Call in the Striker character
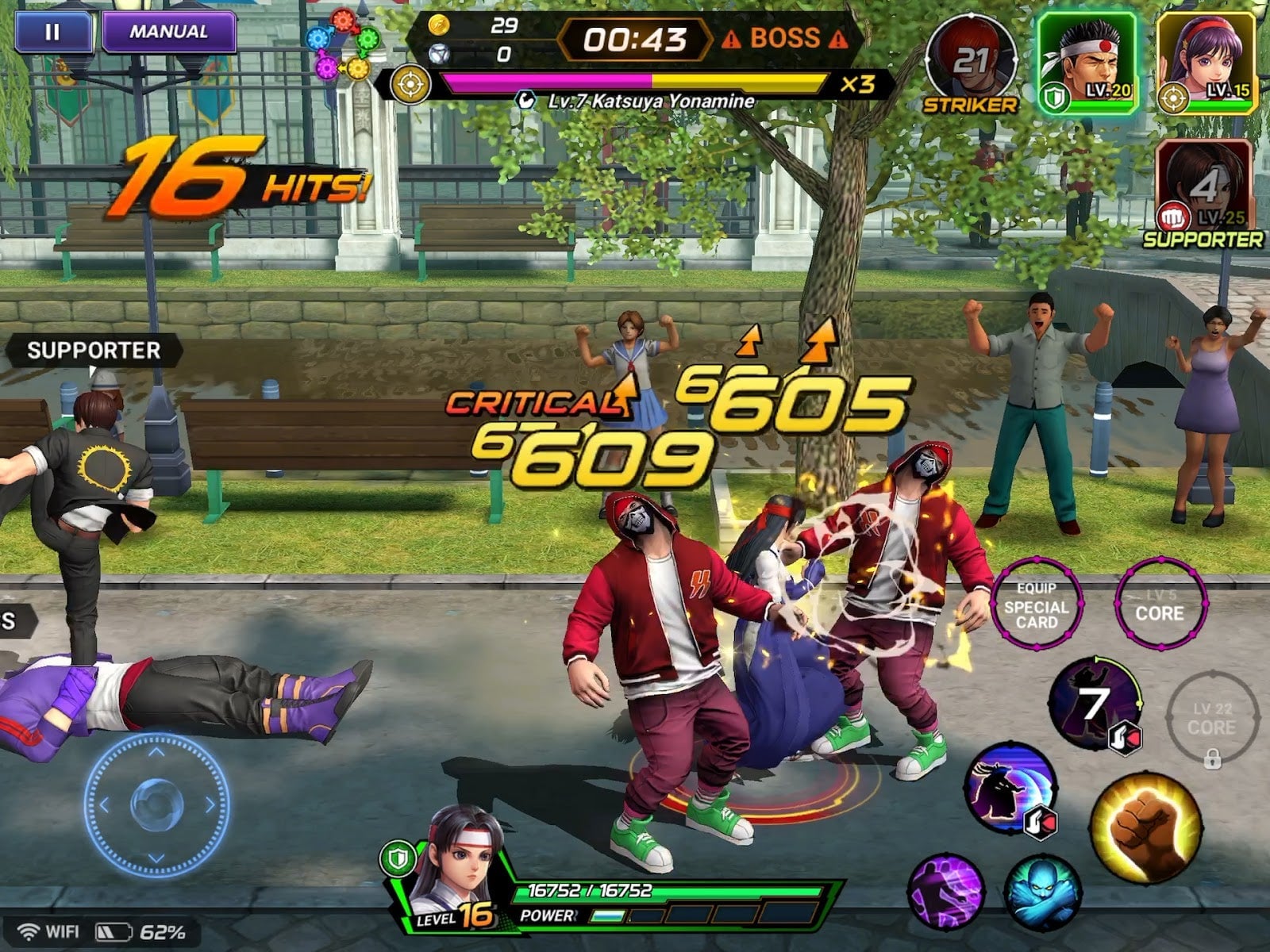Screen dimensions: 1270x952 970,63
